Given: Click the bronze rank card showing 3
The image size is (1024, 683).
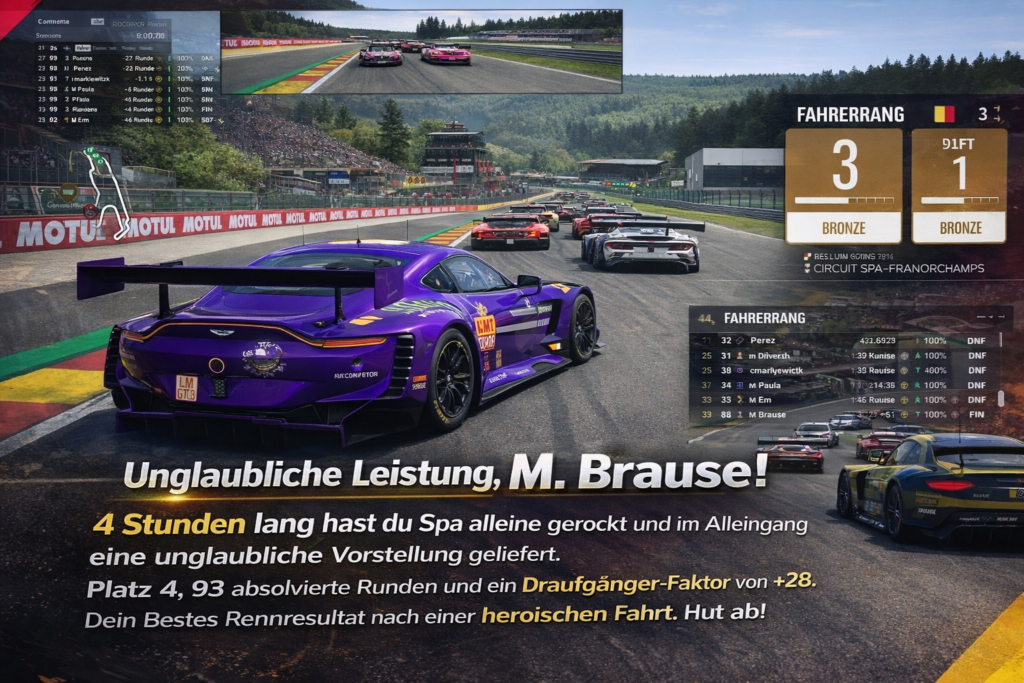Looking at the screenshot, I should tap(843, 185).
